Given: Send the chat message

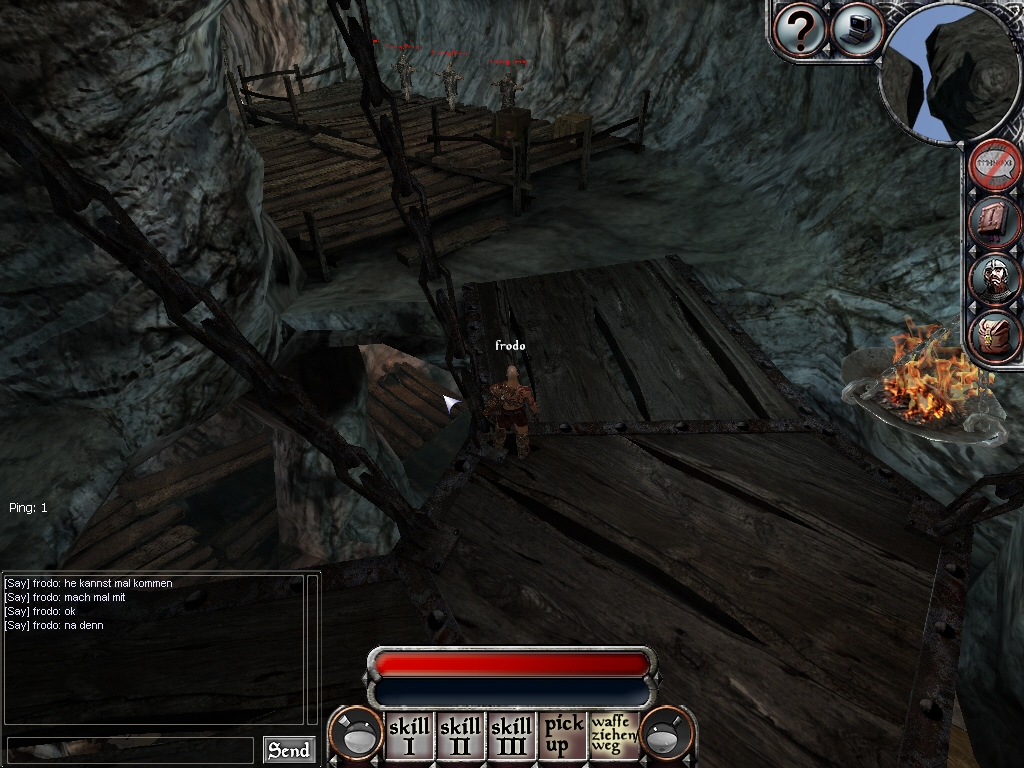Looking at the screenshot, I should 288,750.
